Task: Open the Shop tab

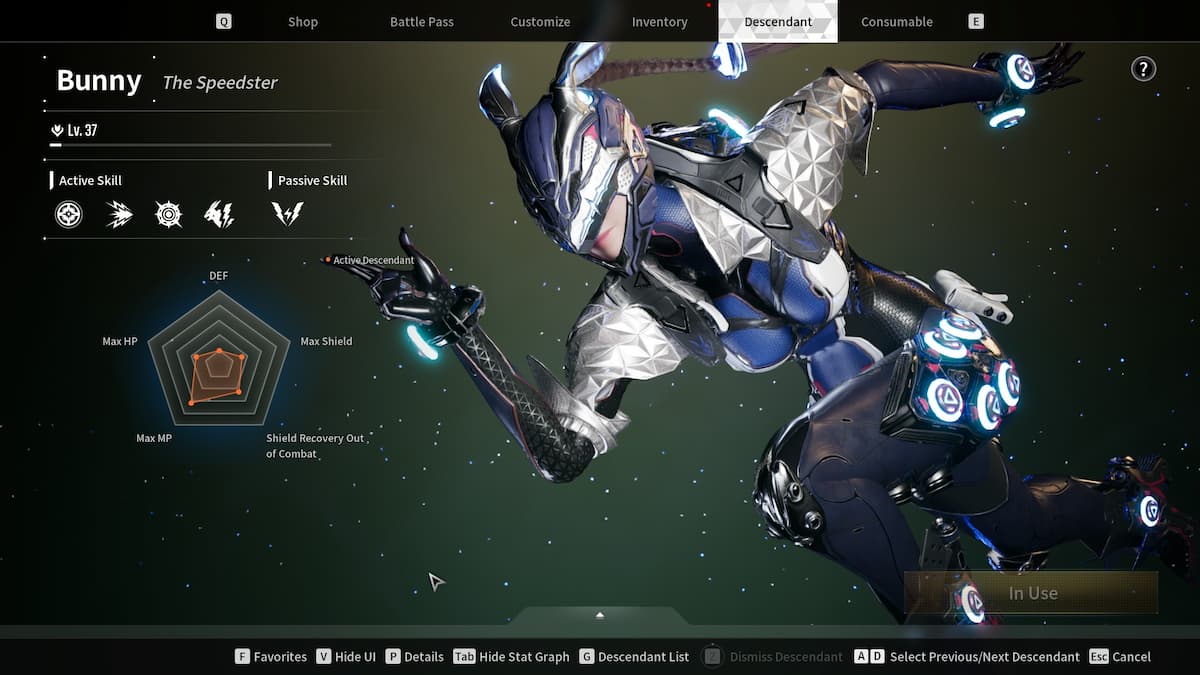Action: coord(302,22)
